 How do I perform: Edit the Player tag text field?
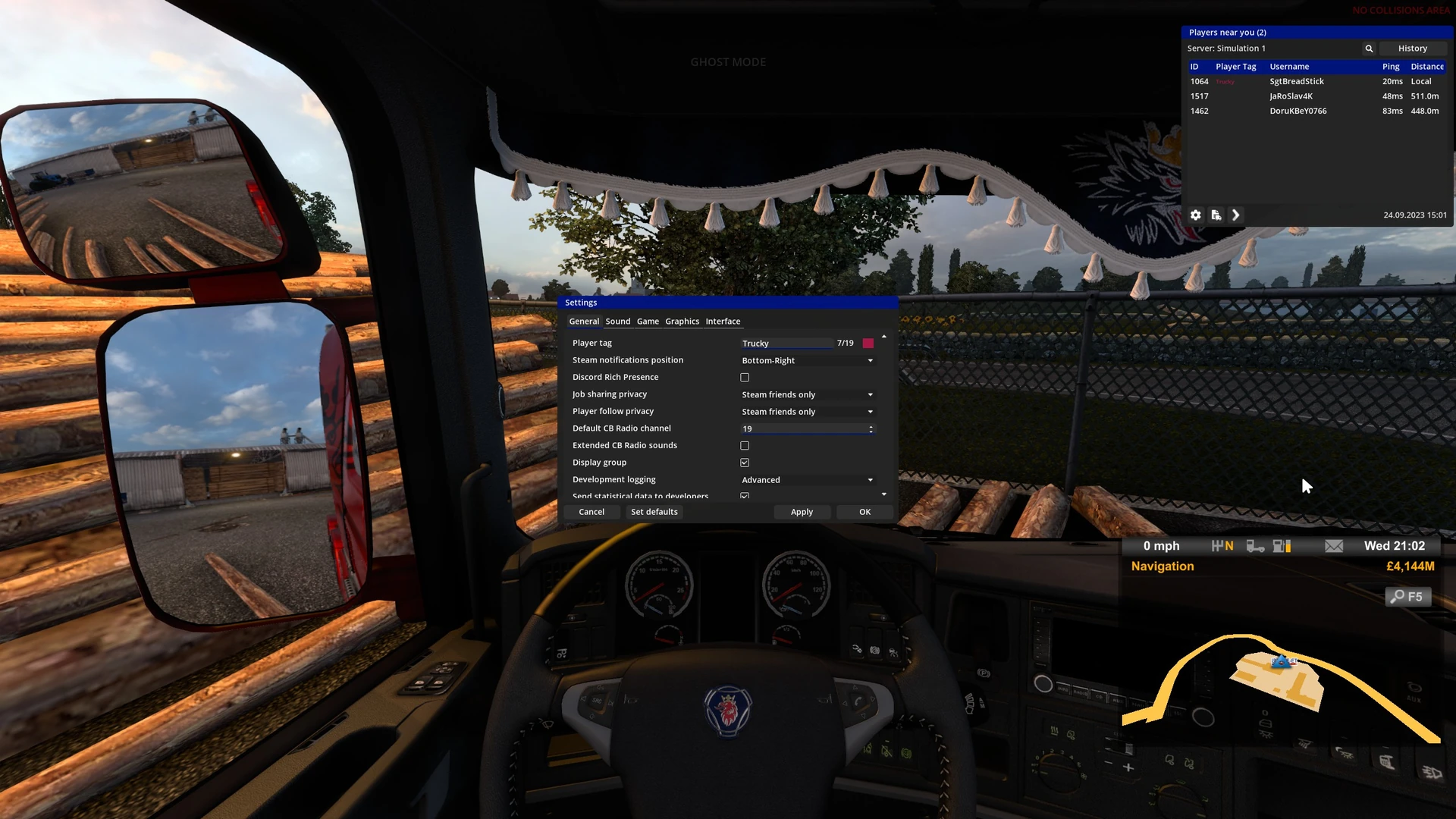point(786,344)
